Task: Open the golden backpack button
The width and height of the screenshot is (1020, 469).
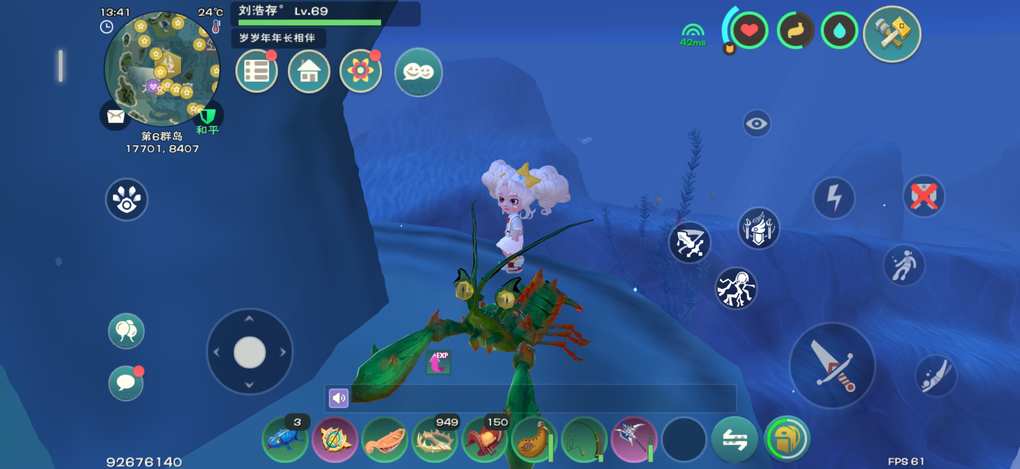Action: [x=786, y=438]
